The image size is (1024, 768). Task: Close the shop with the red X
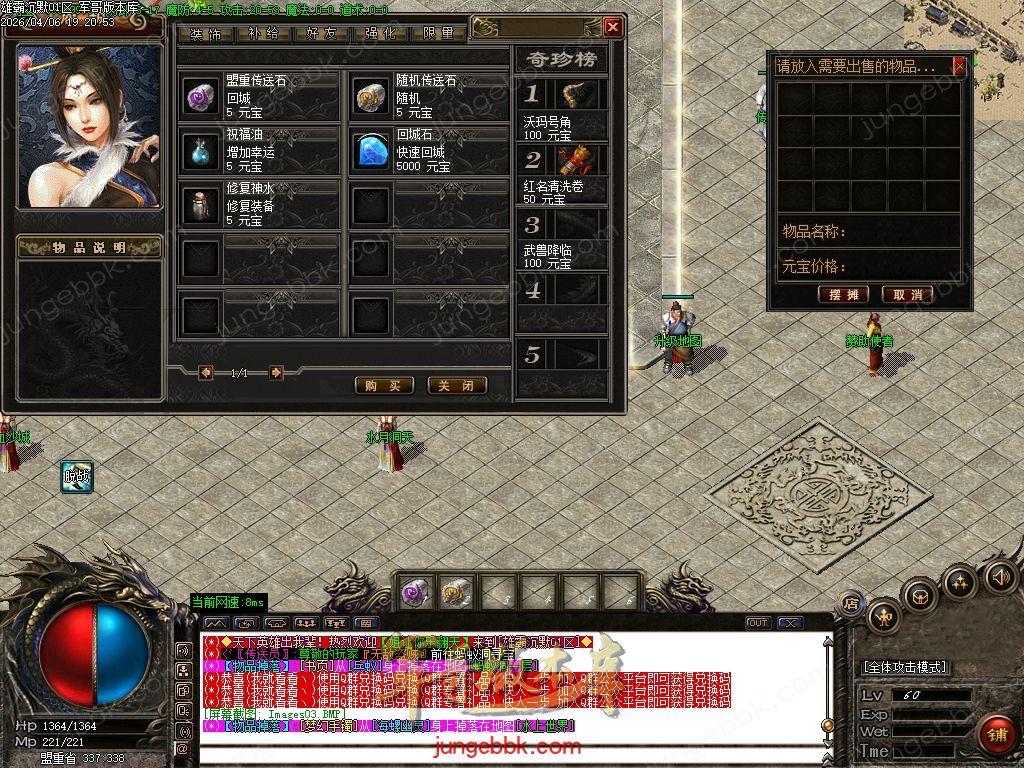point(613,28)
